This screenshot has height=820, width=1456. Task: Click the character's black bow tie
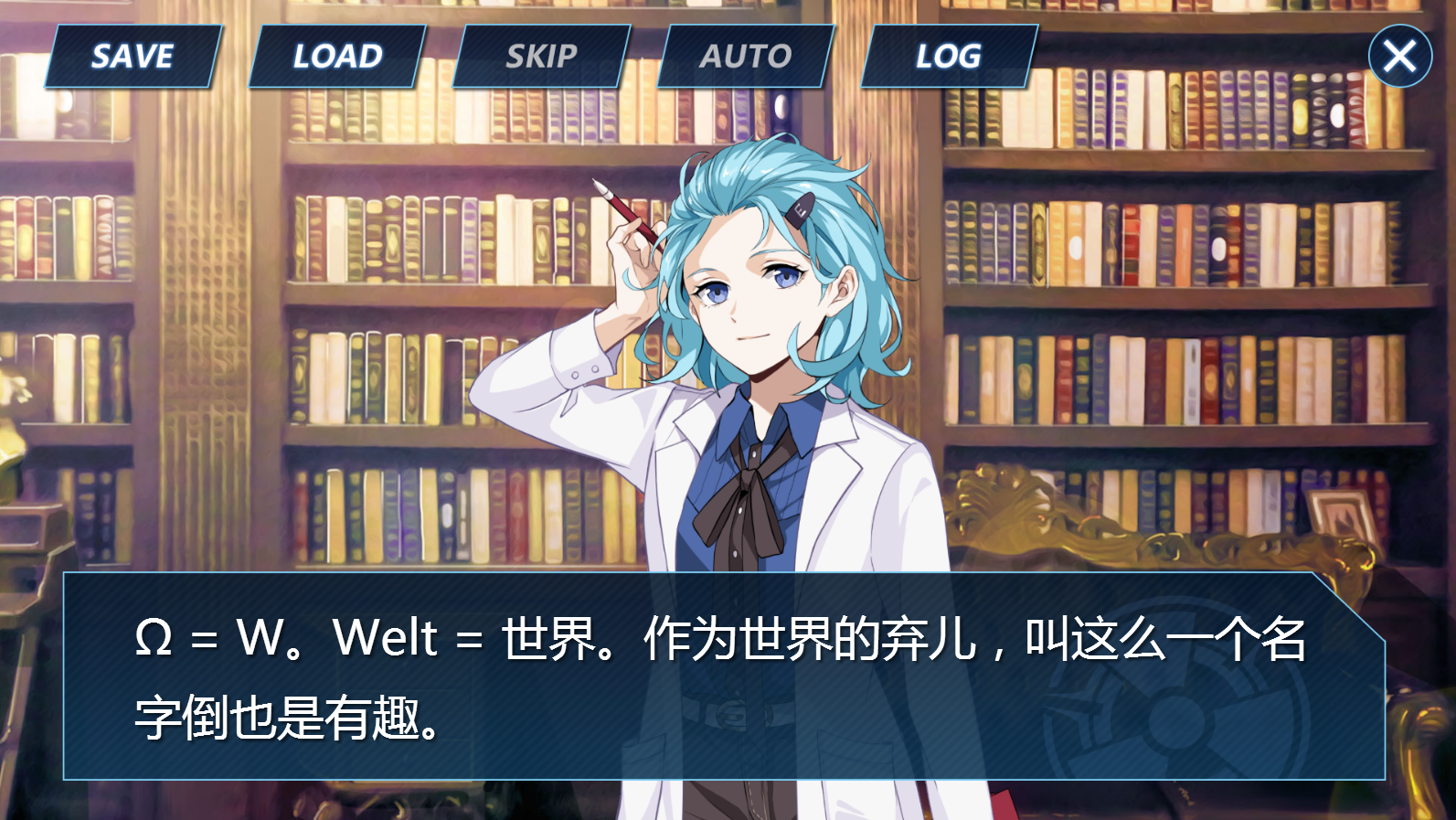click(x=751, y=487)
